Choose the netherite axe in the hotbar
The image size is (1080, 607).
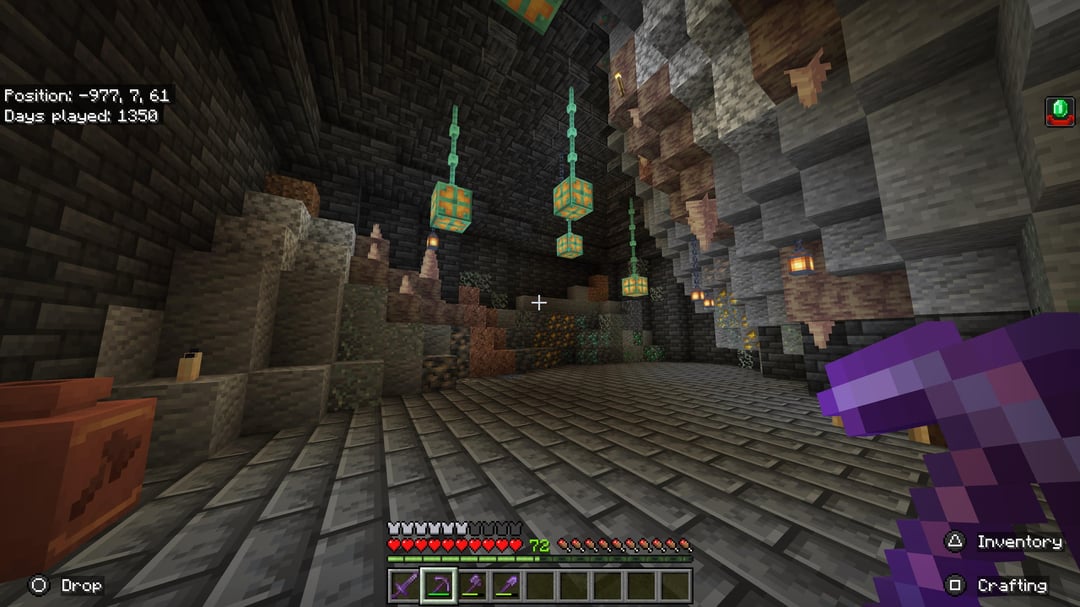(x=471, y=585)
